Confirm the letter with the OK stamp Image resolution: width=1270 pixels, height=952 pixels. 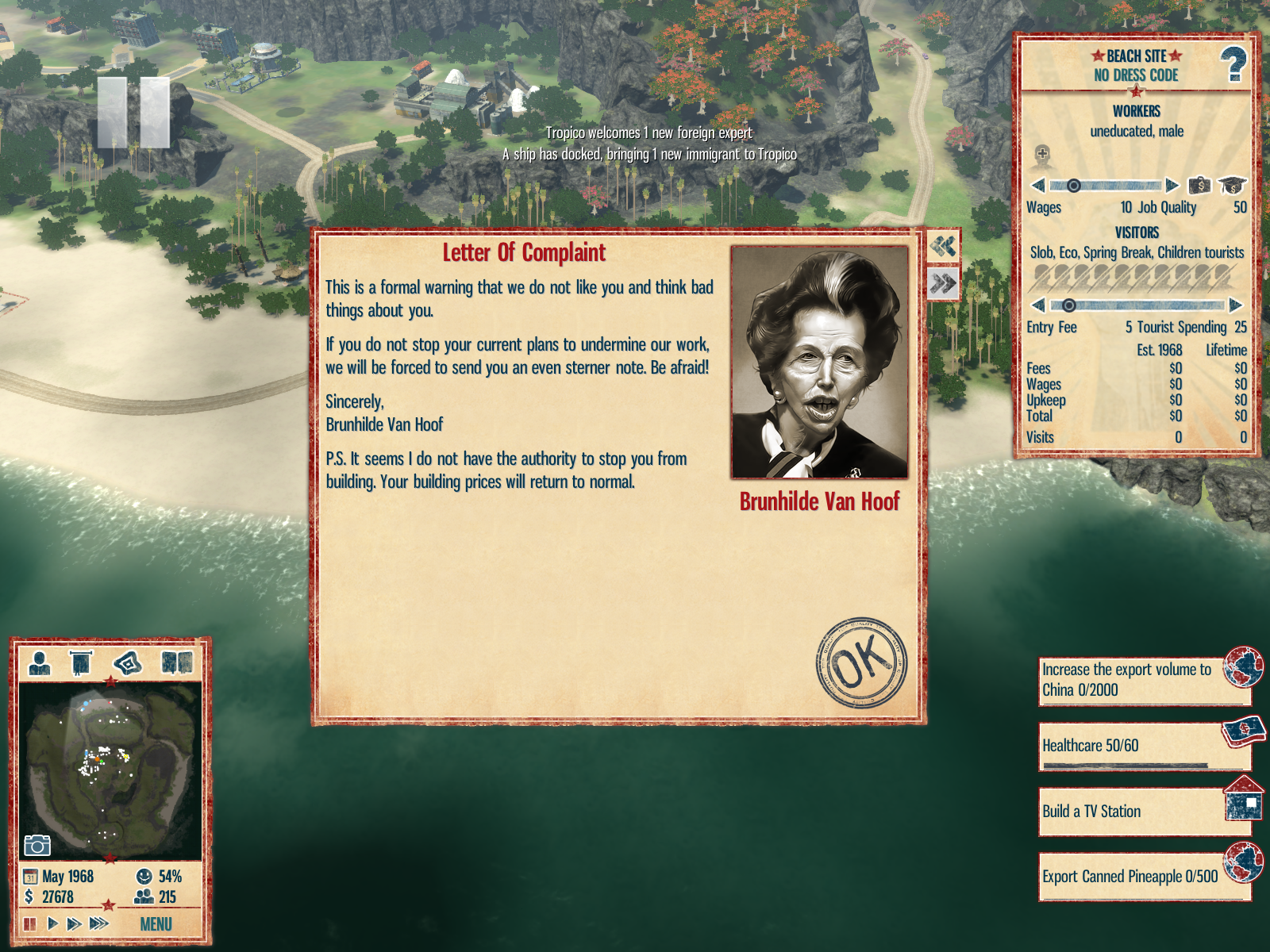861,662
